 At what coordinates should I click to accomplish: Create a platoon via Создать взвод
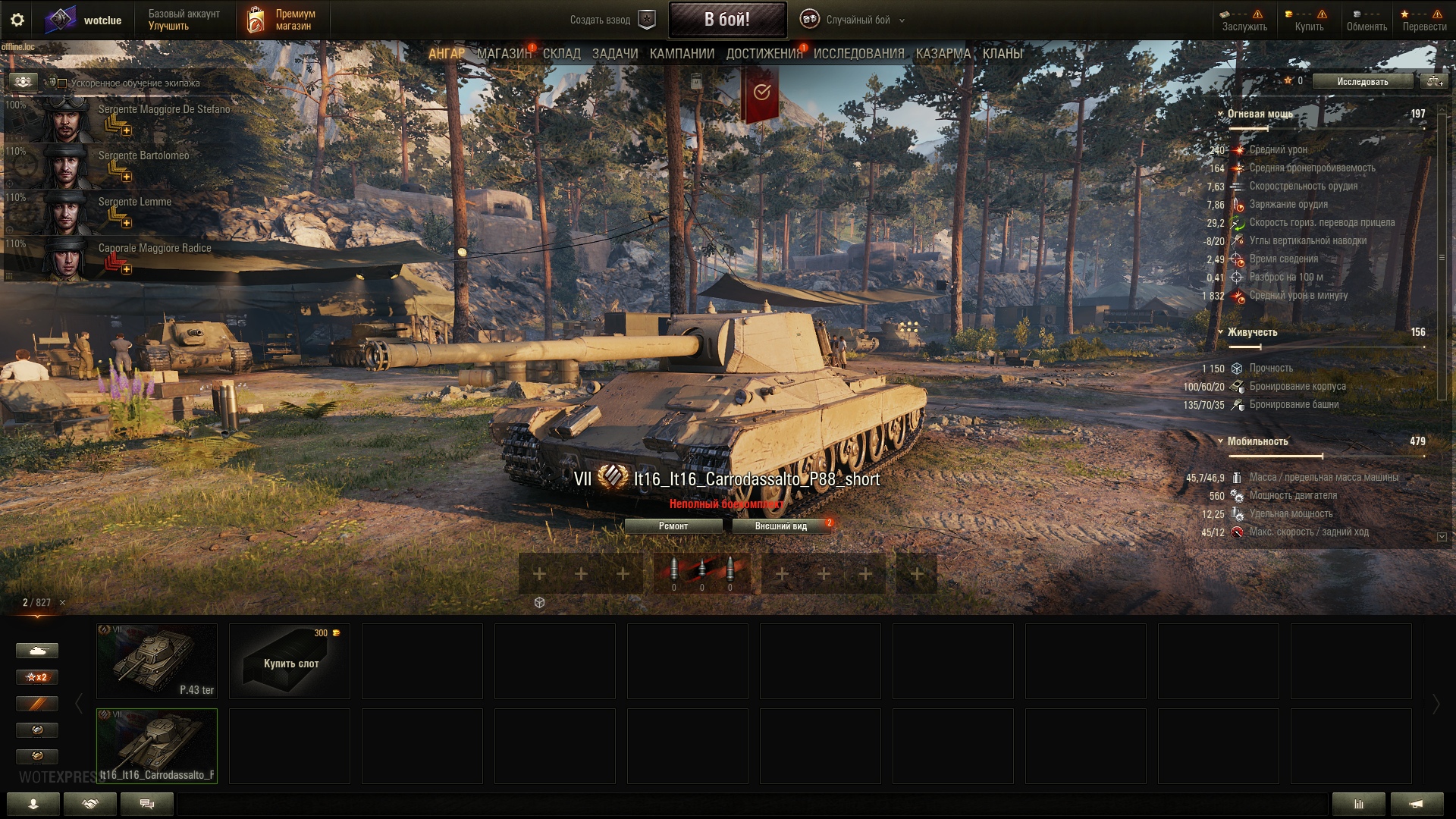611,20
